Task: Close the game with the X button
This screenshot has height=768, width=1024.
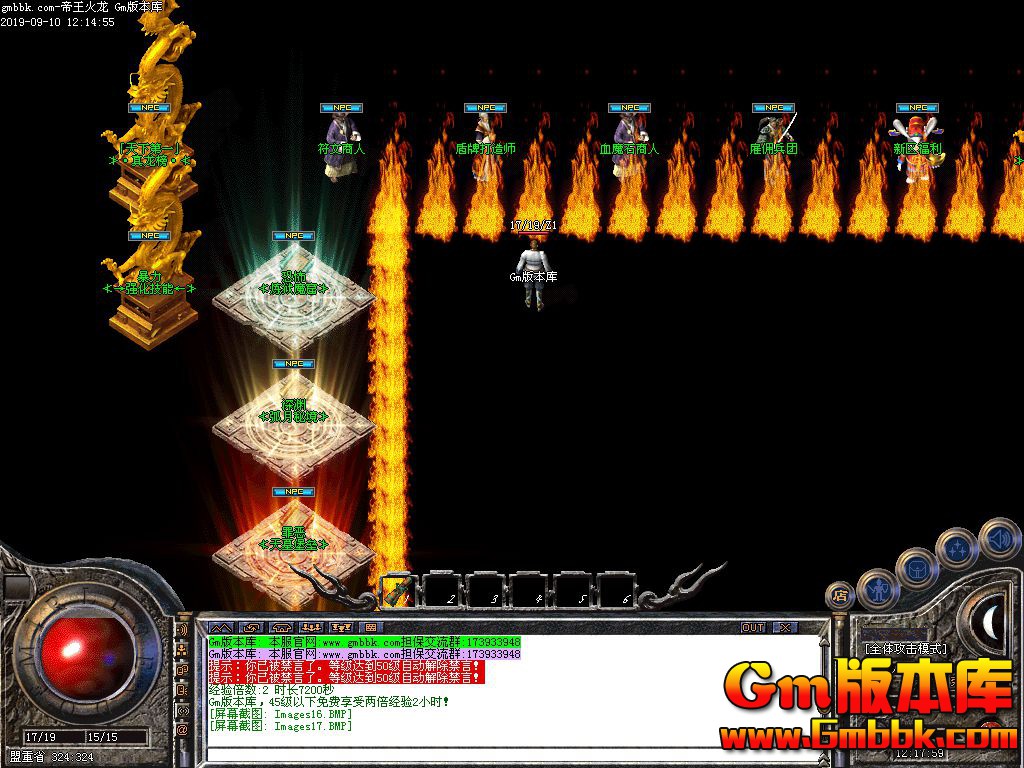Action: point(785,627)
